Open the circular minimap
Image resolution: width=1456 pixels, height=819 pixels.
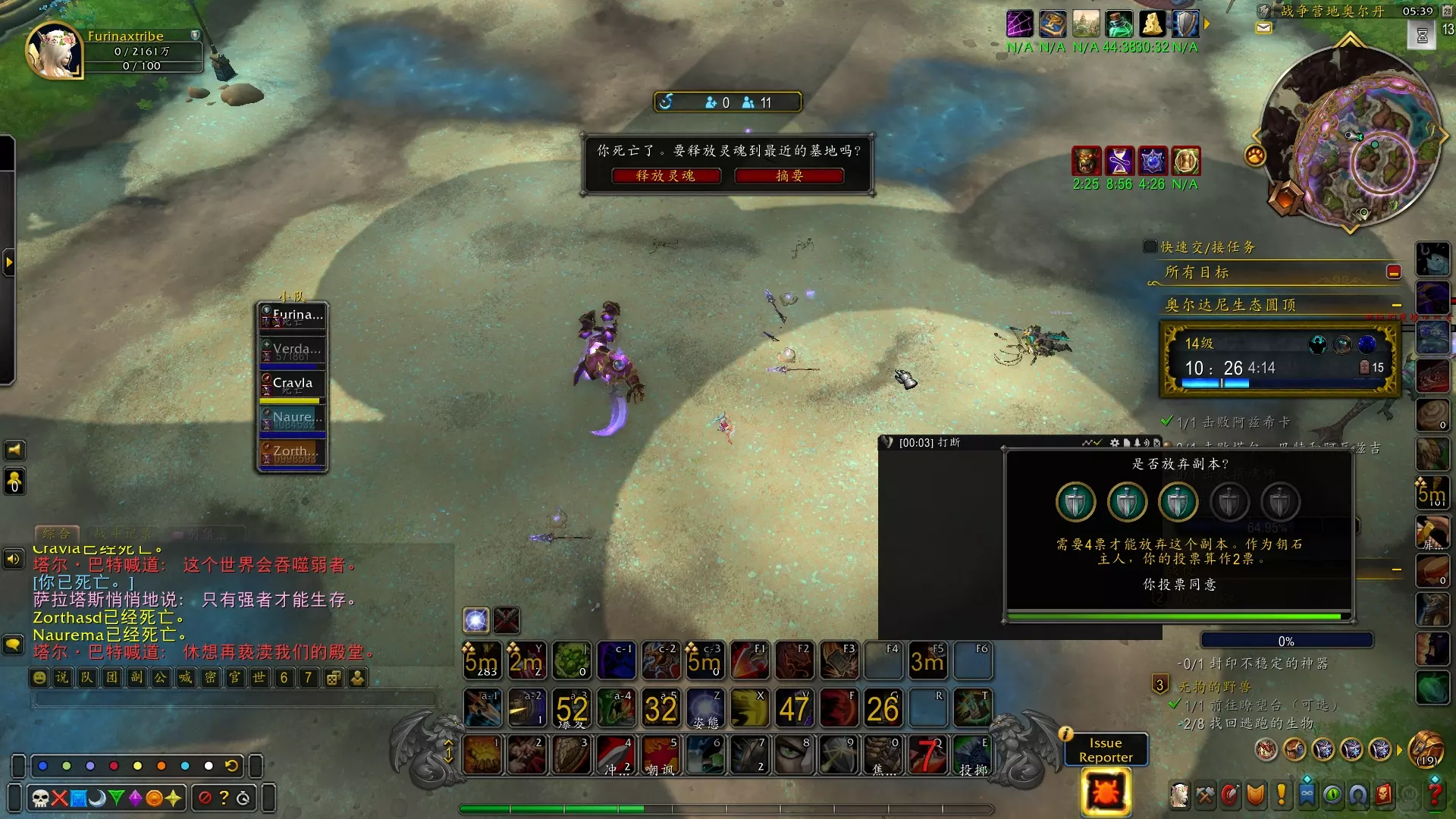point(1351,136)
